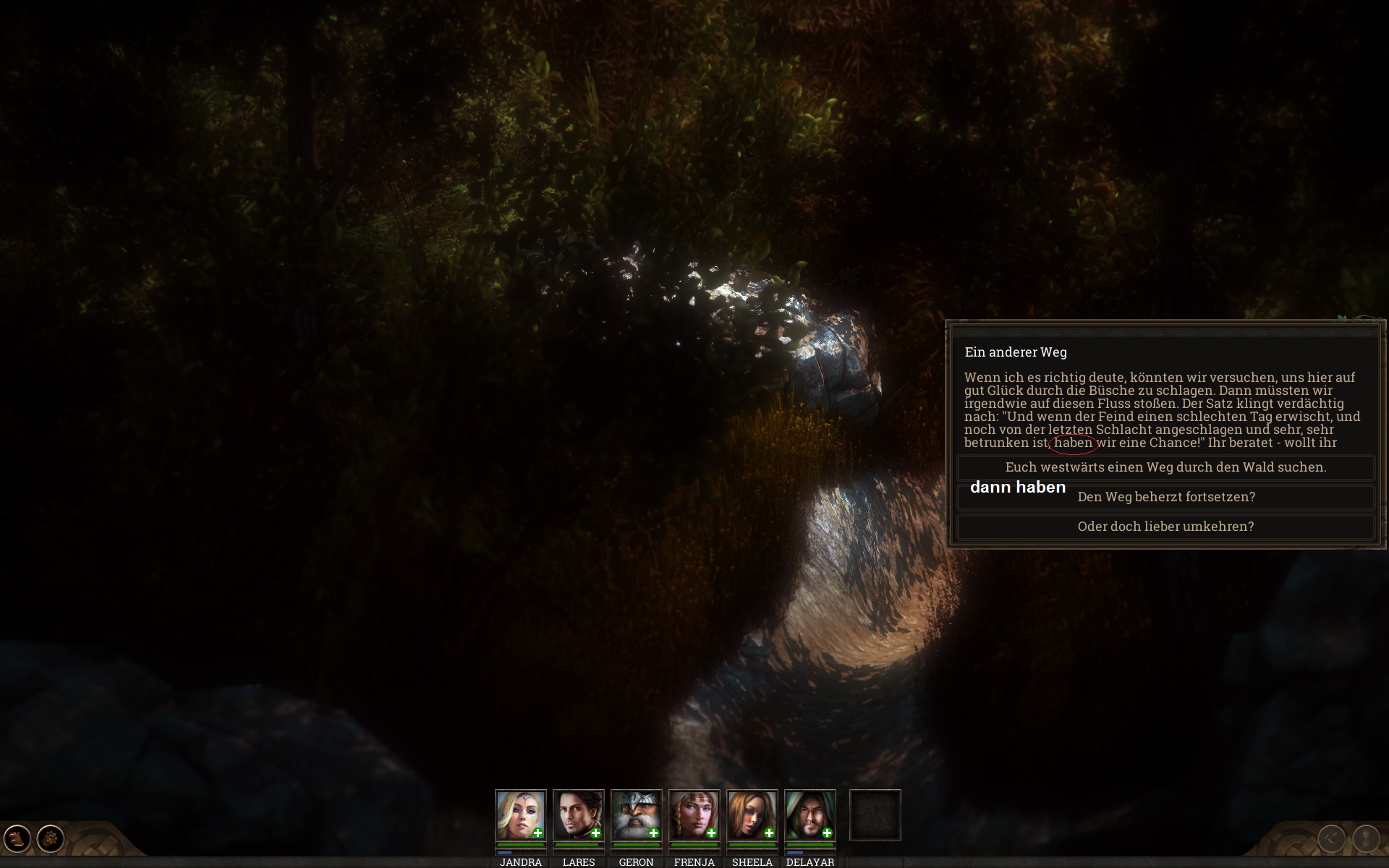Select the dwarf Geron's portrait
1389x868 pixels.
click(635, 814)
